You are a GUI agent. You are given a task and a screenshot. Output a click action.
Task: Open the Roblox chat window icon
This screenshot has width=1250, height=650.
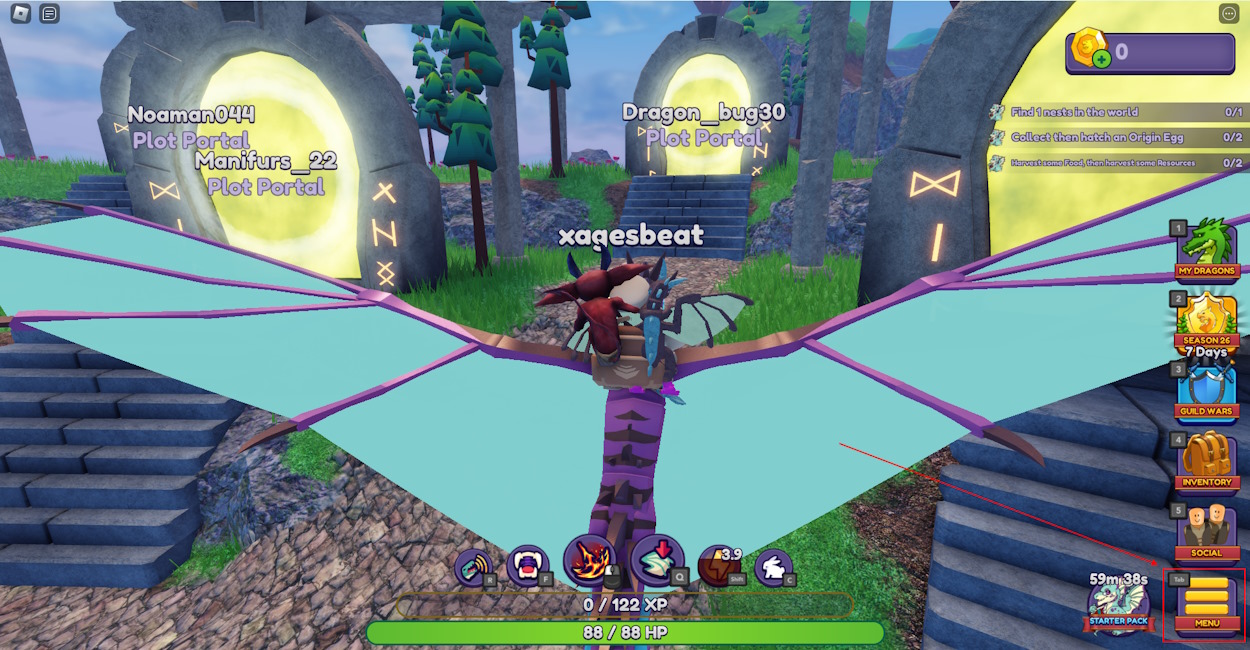50,14
